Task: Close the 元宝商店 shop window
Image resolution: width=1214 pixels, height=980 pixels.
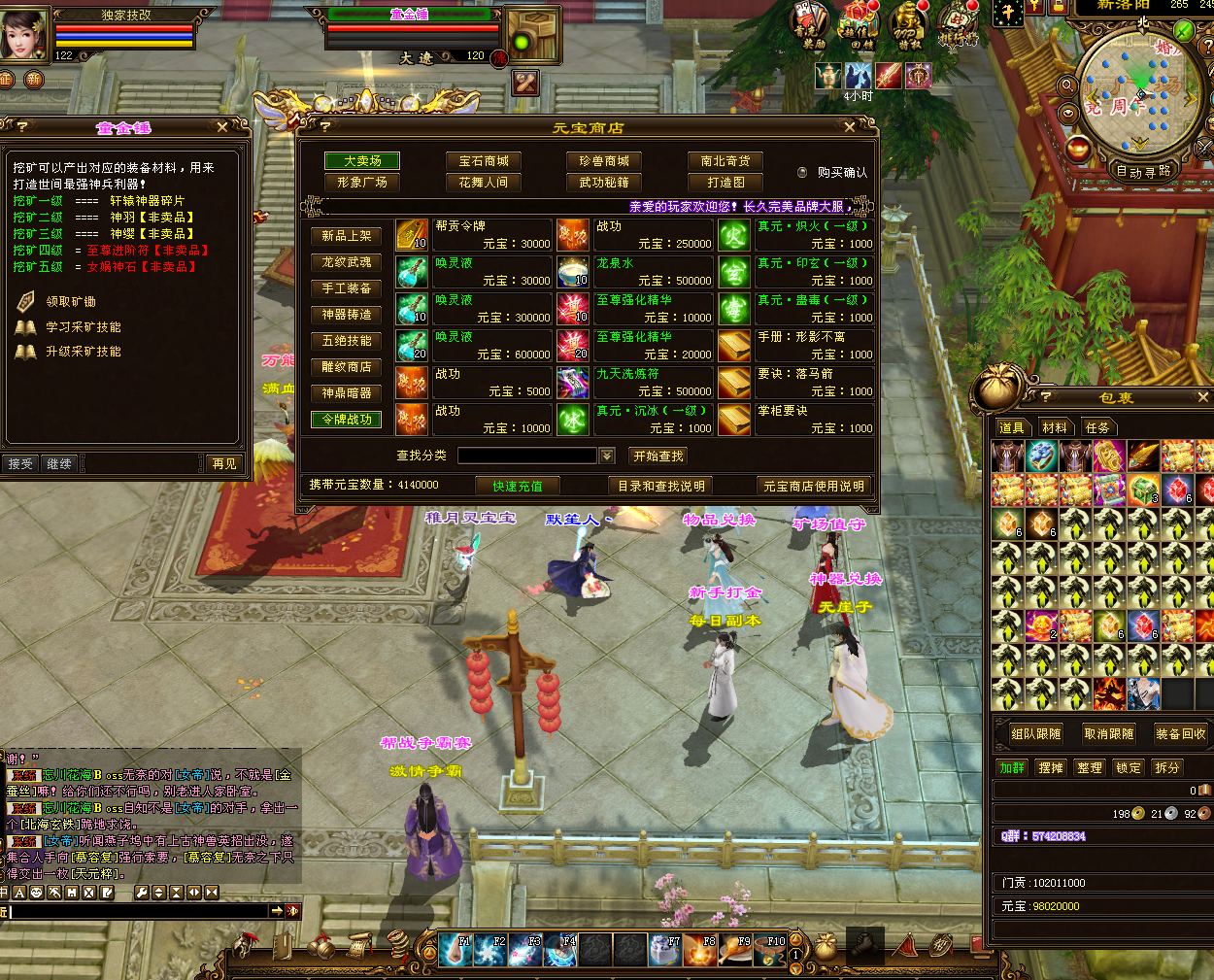Action: pyautogui.click(x=850, y=127)
